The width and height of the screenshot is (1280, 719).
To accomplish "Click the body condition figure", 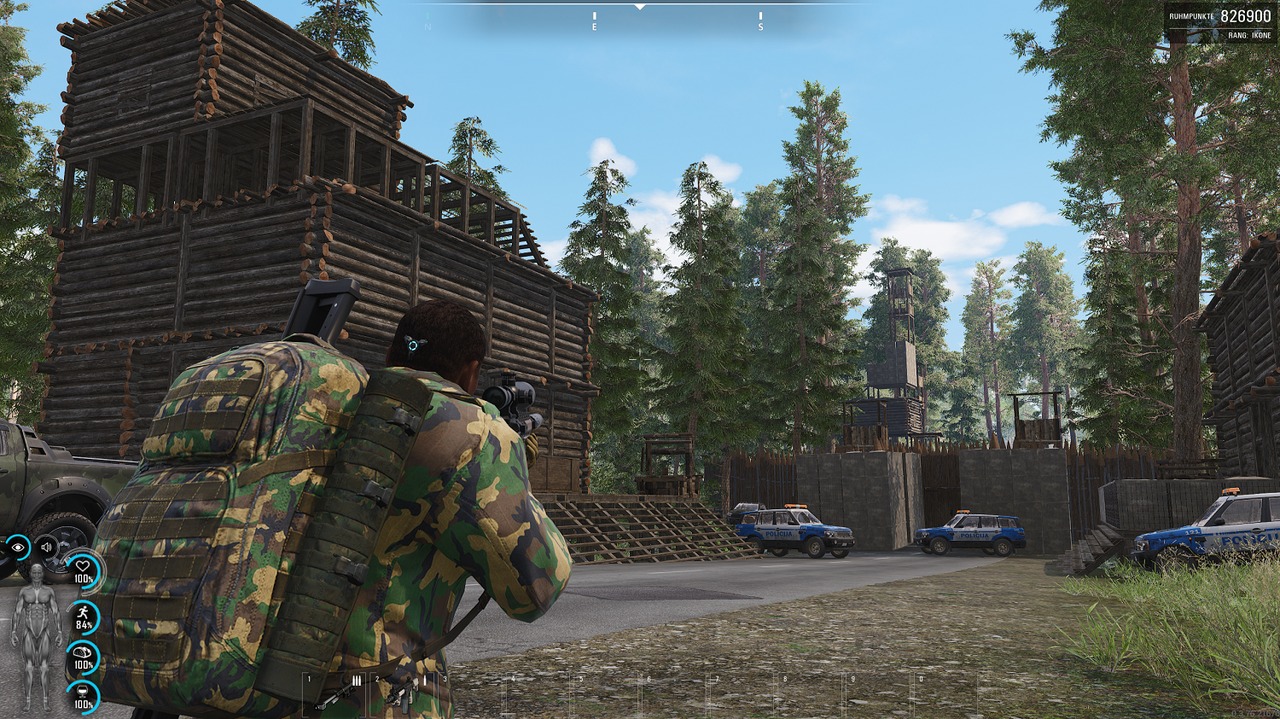I will click(x=36, y=636).
